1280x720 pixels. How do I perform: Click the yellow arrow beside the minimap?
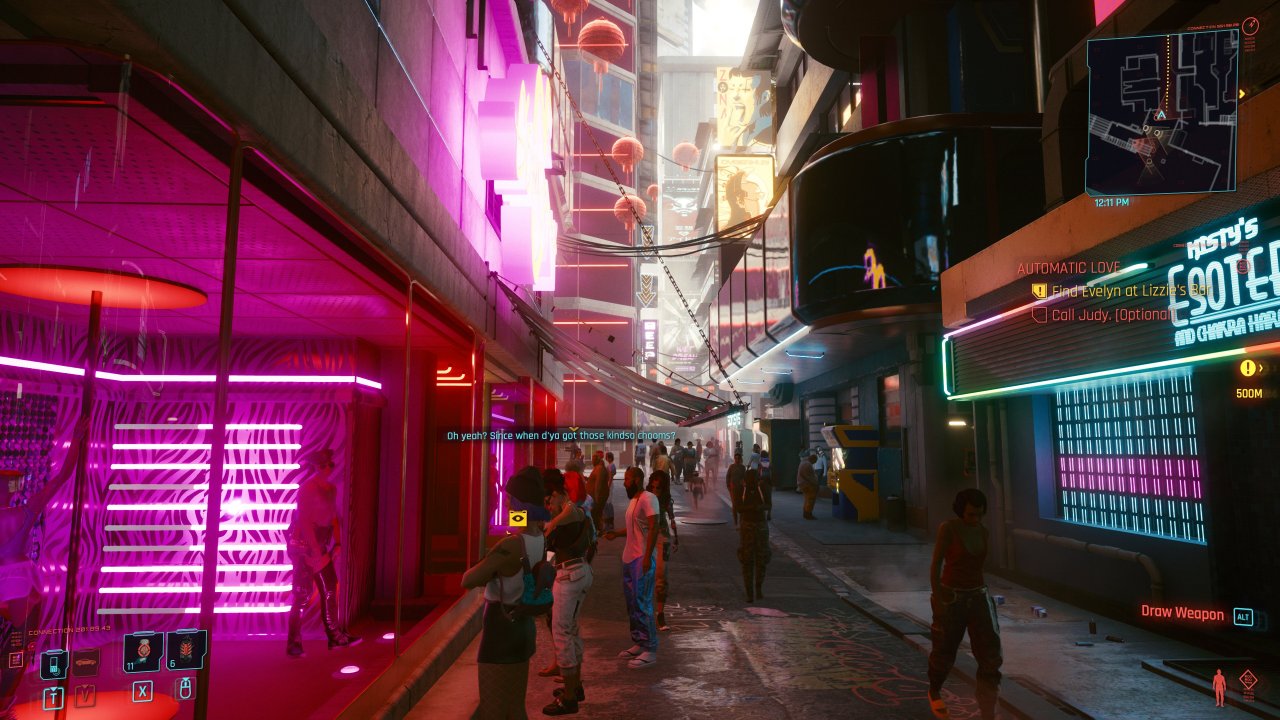[x=1242, y=93]
